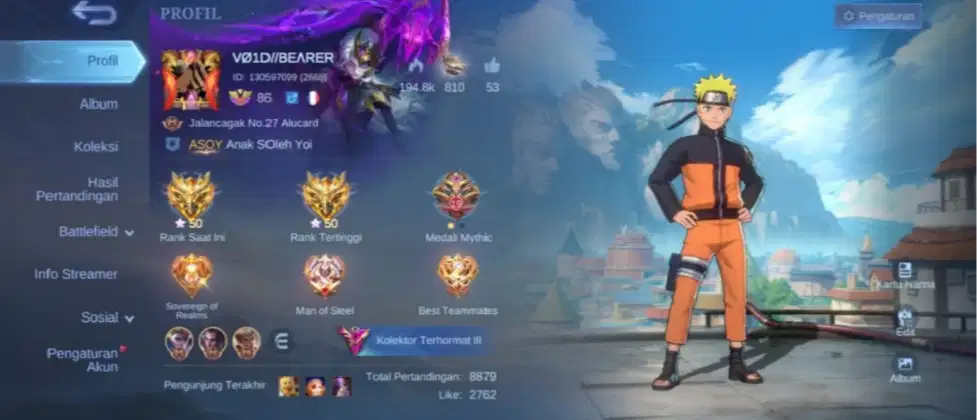
Task: Select the Sovereign of Realms achievement
Action: tap(190, 275)
